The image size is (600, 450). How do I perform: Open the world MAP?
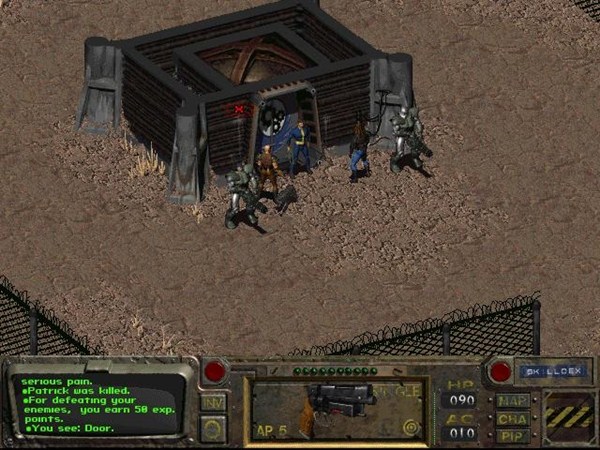pos(512,401)
